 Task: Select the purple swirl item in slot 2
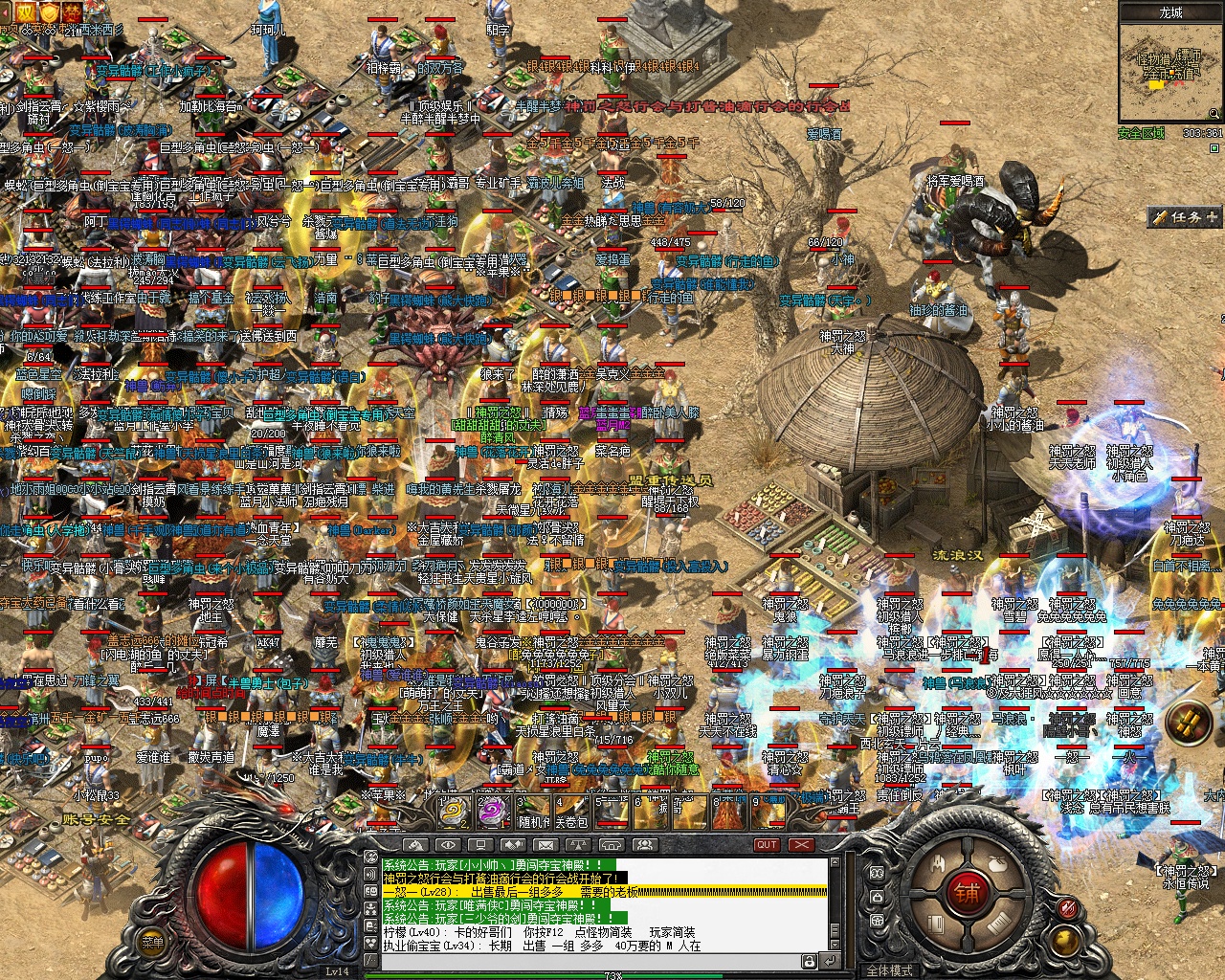click(495, 812)
